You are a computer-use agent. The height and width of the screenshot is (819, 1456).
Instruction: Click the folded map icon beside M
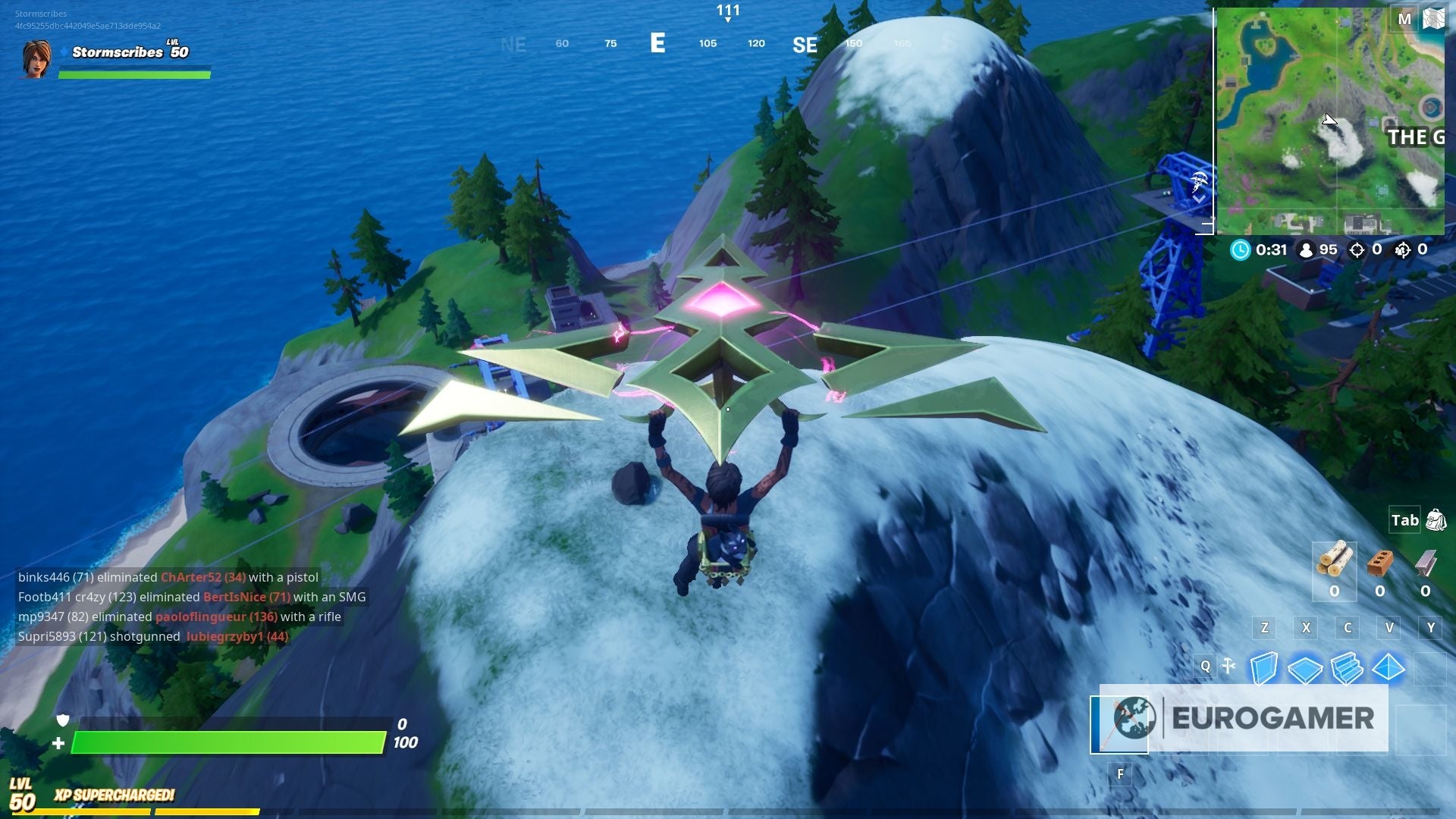(1433, 18)
